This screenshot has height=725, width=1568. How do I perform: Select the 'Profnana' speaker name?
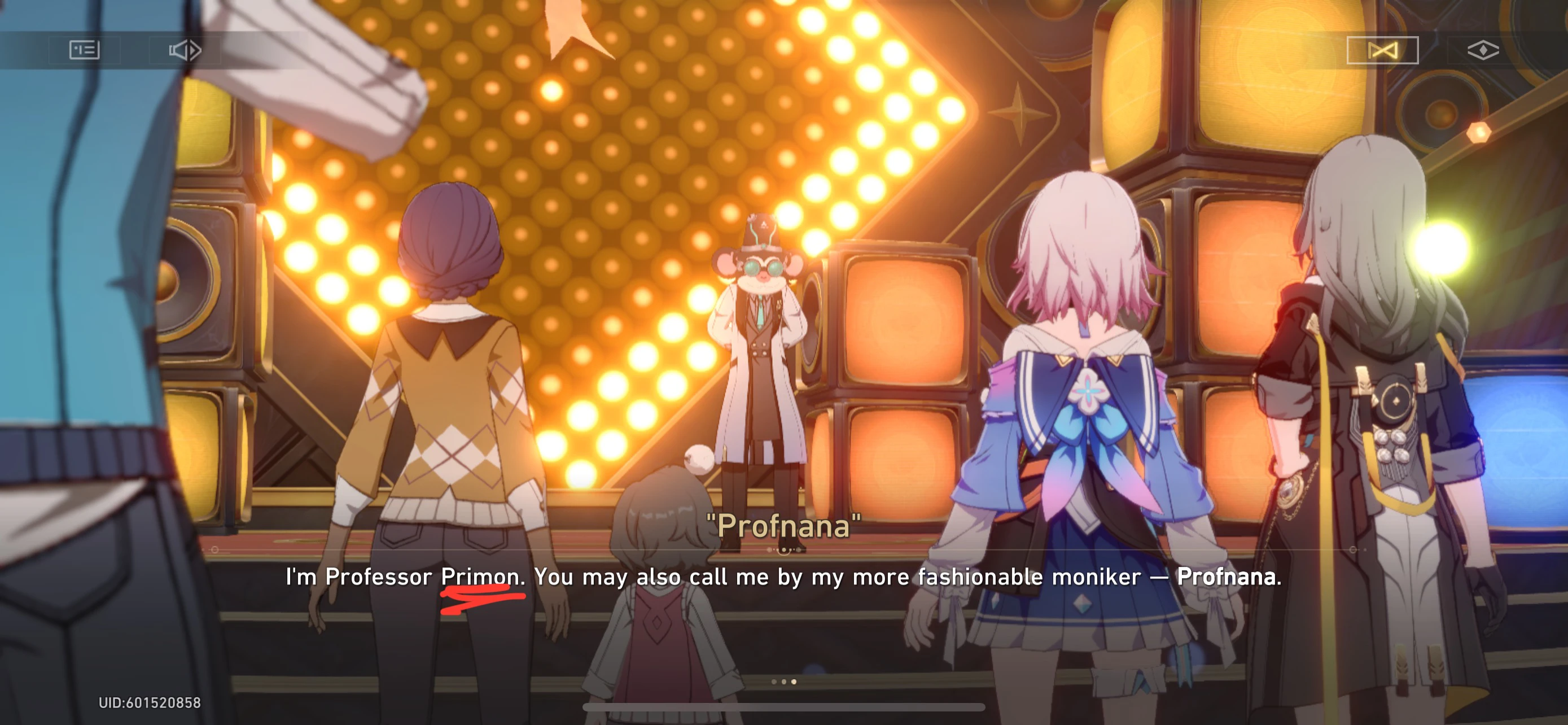(x=782, y=527)
